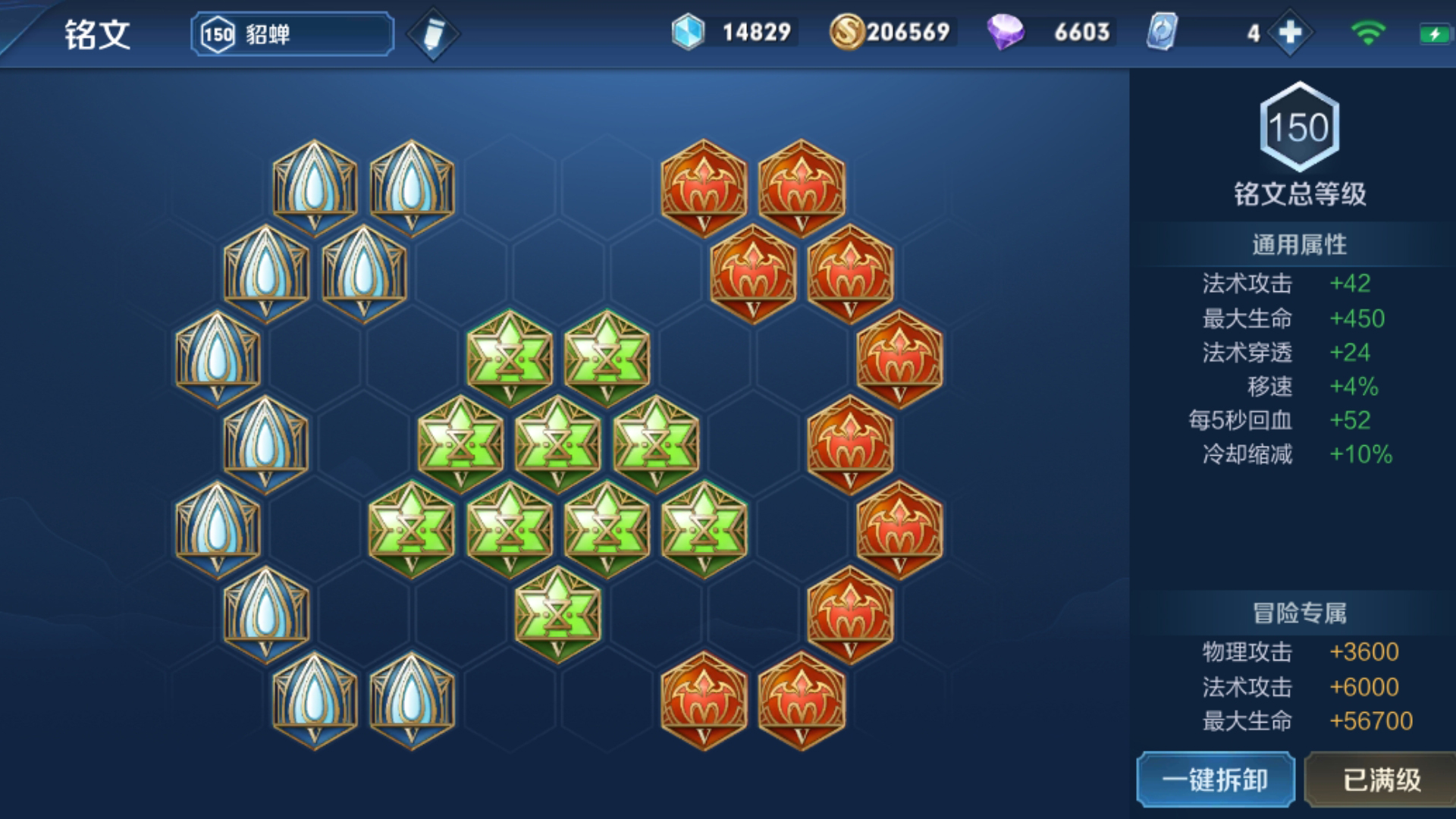Tap the 一键拆卸 button
Screen dimensions: 1456x819
pos(1215,780)
